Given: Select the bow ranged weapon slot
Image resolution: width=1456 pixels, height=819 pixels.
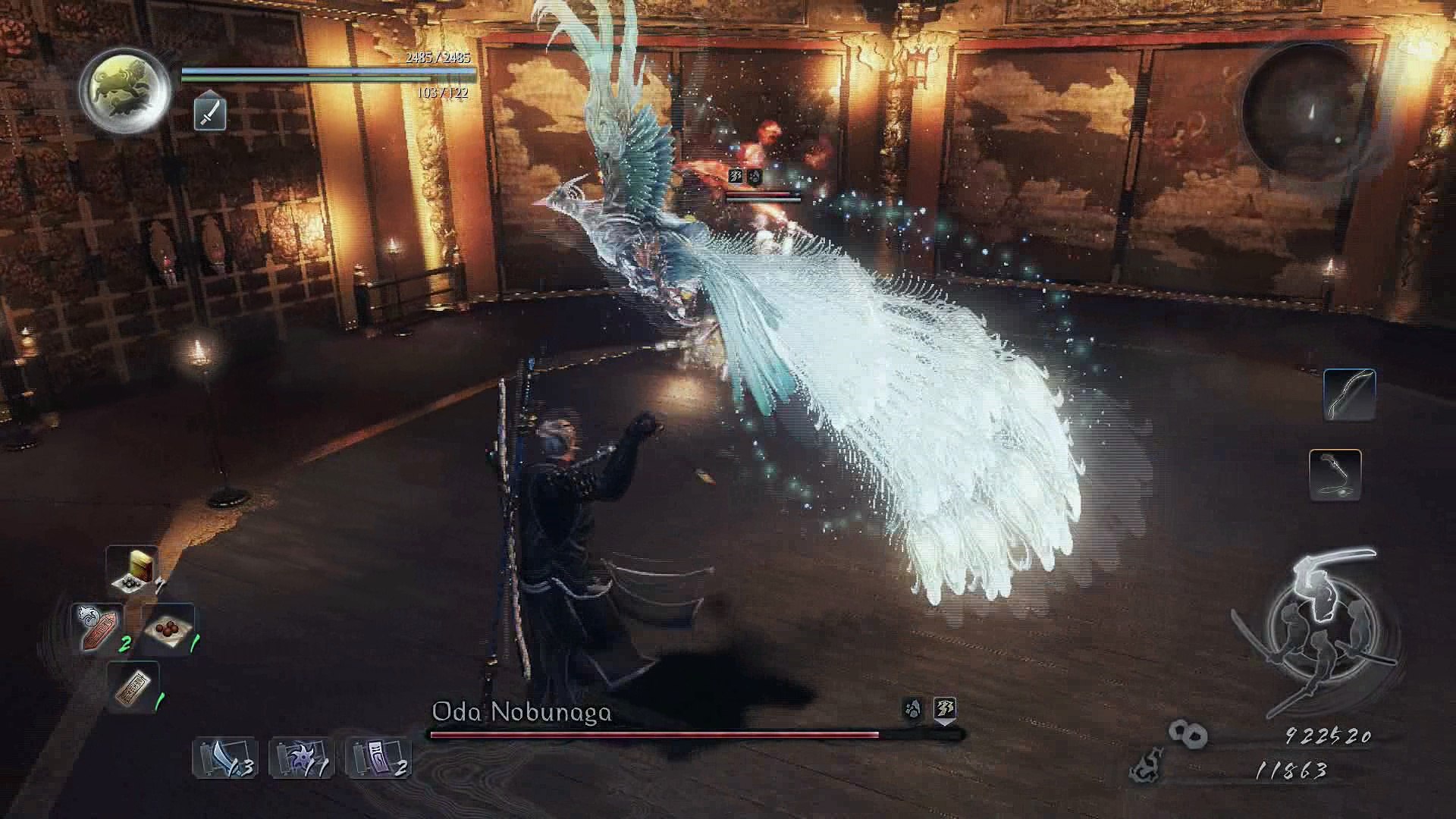Looking at the screenshot, I should coord(1349,394).
